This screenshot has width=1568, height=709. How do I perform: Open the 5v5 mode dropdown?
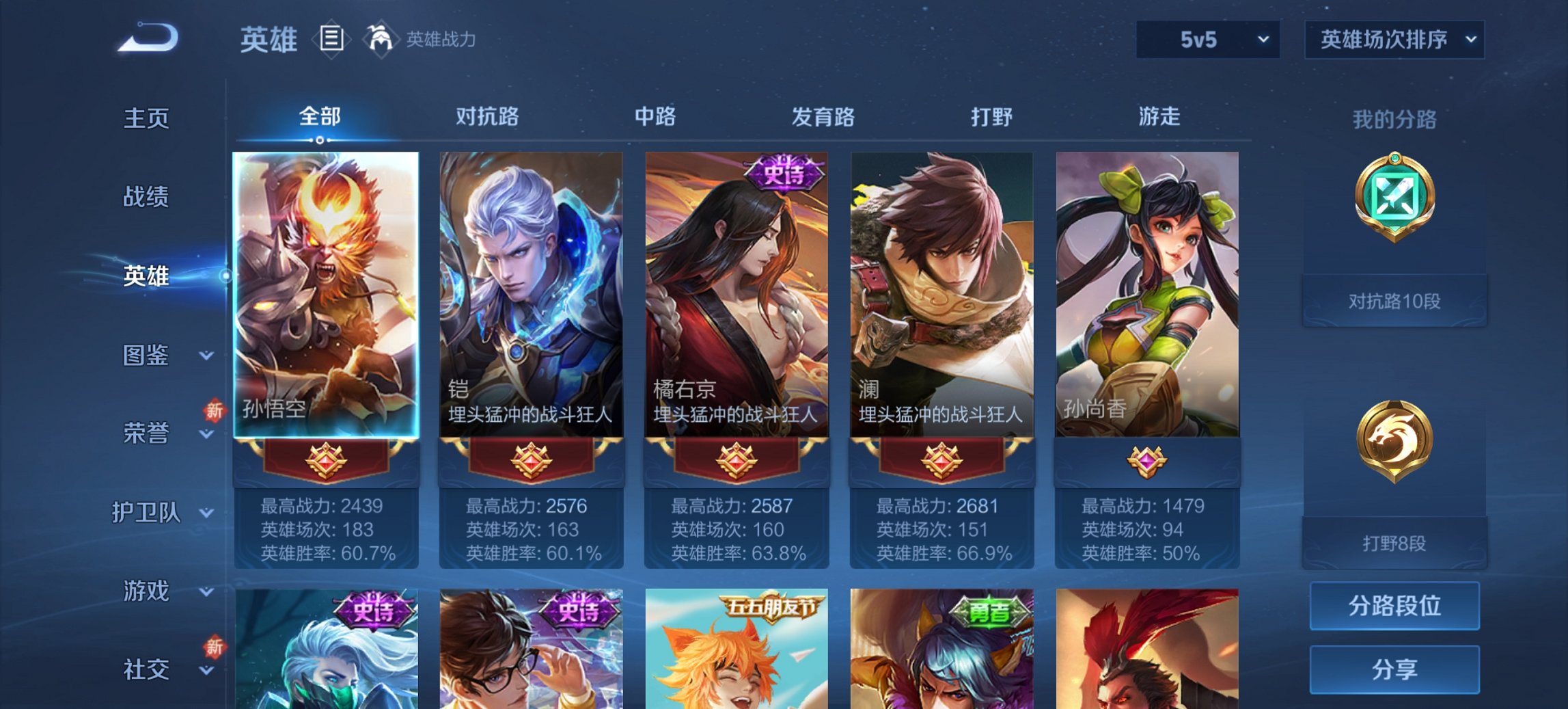tap(1206, 39)
